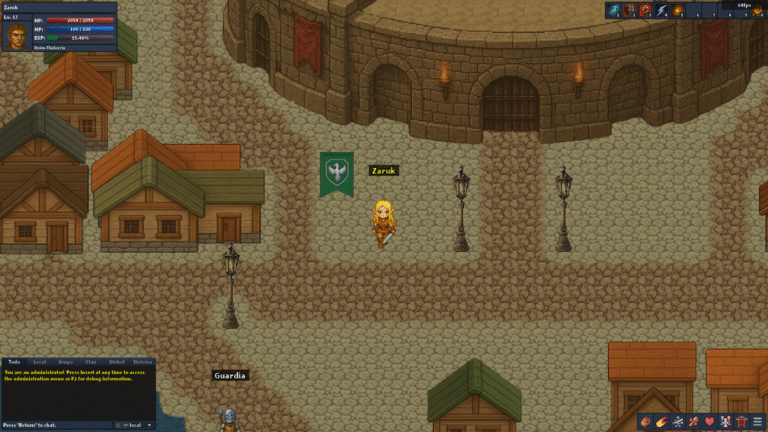Open the three-line main menu button
768x432 pixels.
(x=758, y=422)
